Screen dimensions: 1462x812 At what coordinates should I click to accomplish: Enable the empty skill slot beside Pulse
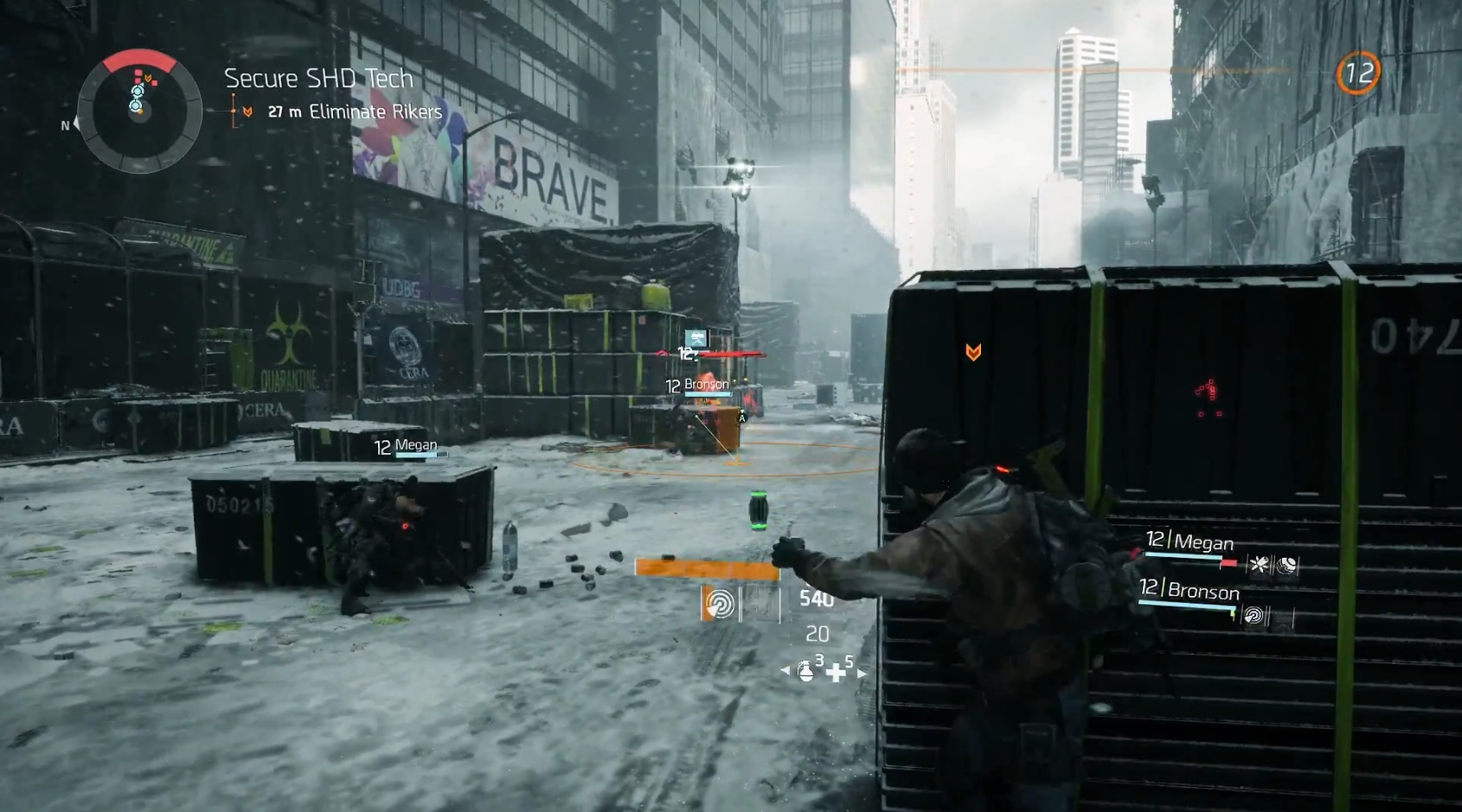point(758,605)
